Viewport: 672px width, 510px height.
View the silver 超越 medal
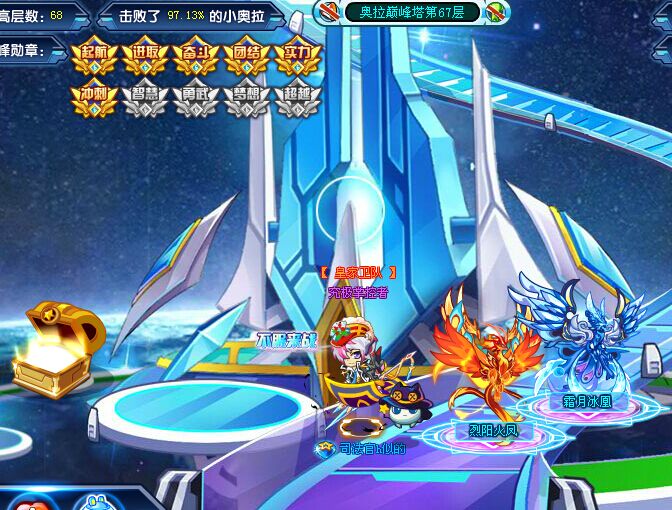(298, 98)
